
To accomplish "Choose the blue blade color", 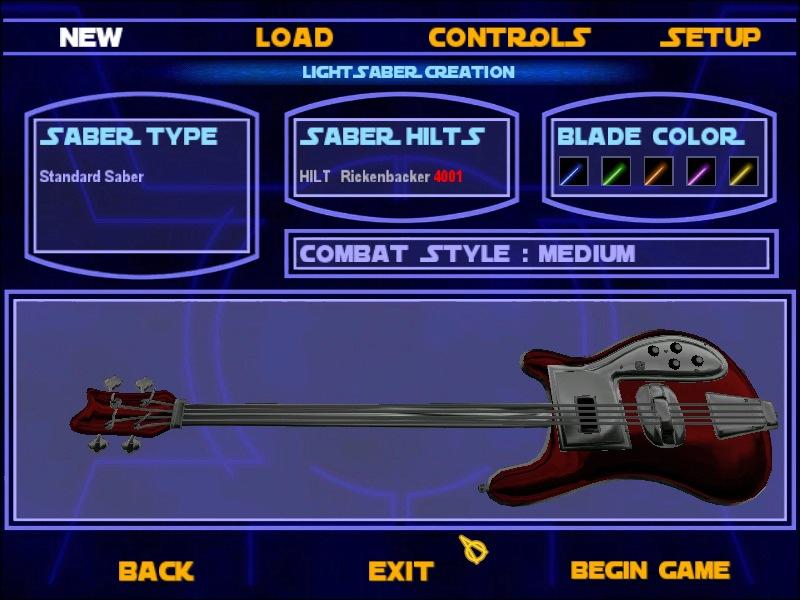I will coord(573,172).
